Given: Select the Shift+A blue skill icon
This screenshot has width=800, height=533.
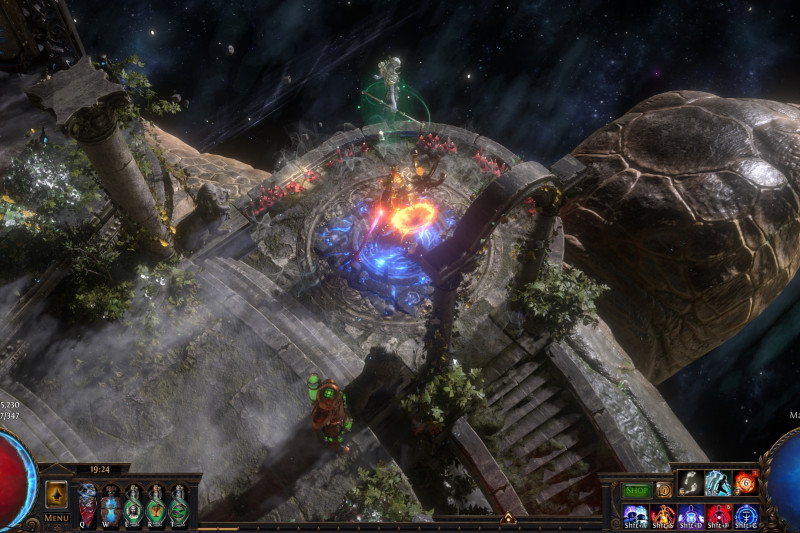Looking at the screenshot, I should (x=635, y=515).
